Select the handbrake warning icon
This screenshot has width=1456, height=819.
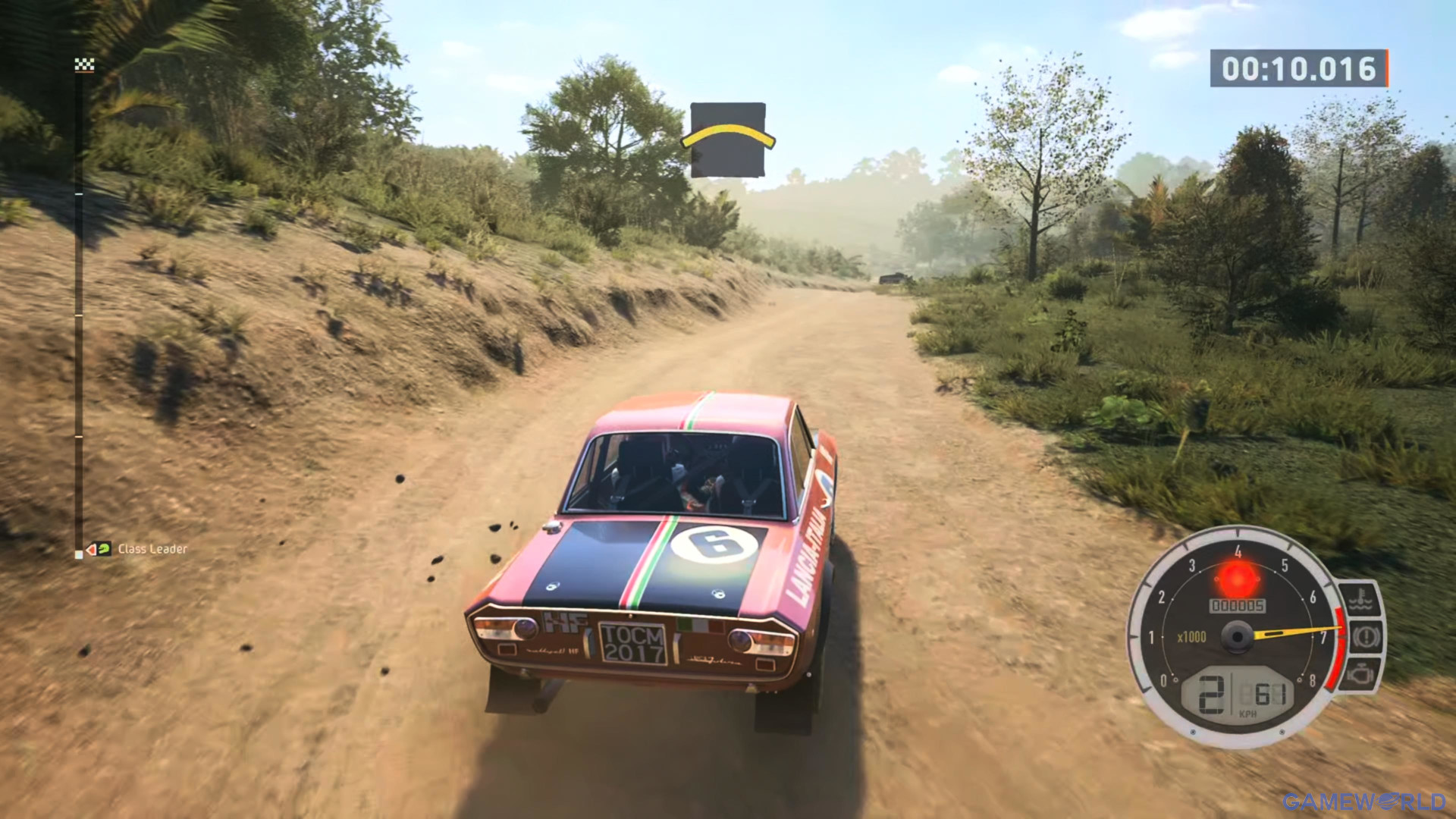[1363, 635]
